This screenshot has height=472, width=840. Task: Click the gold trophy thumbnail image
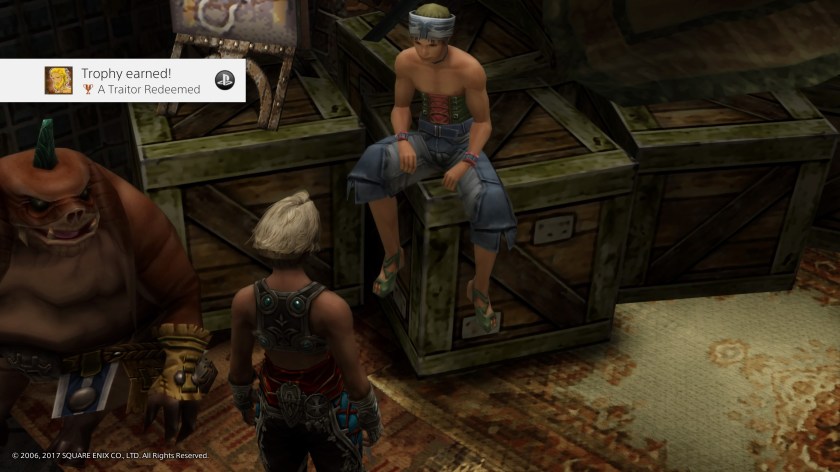(58, 81)
